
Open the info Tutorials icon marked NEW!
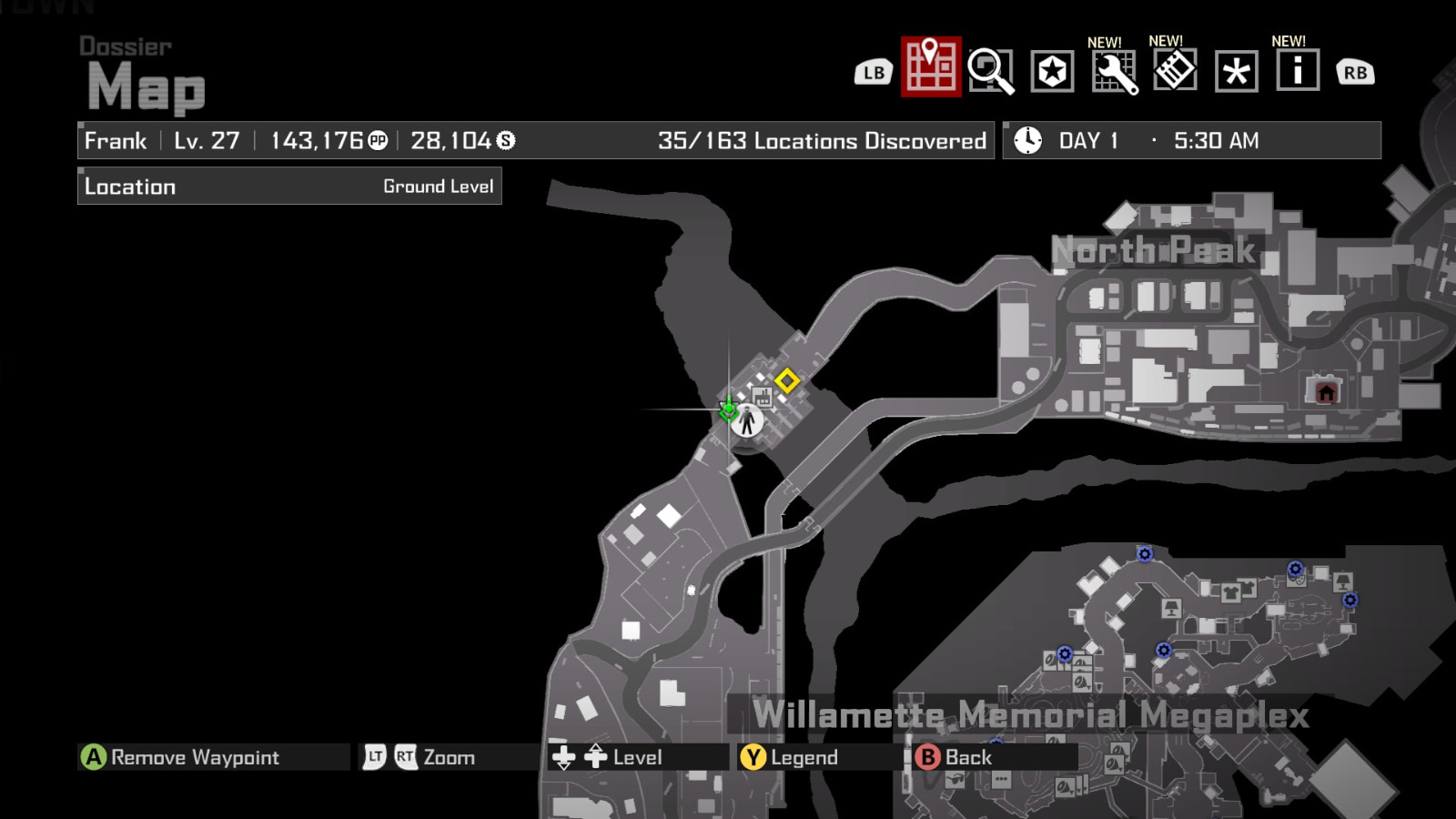coord(1296,71)
